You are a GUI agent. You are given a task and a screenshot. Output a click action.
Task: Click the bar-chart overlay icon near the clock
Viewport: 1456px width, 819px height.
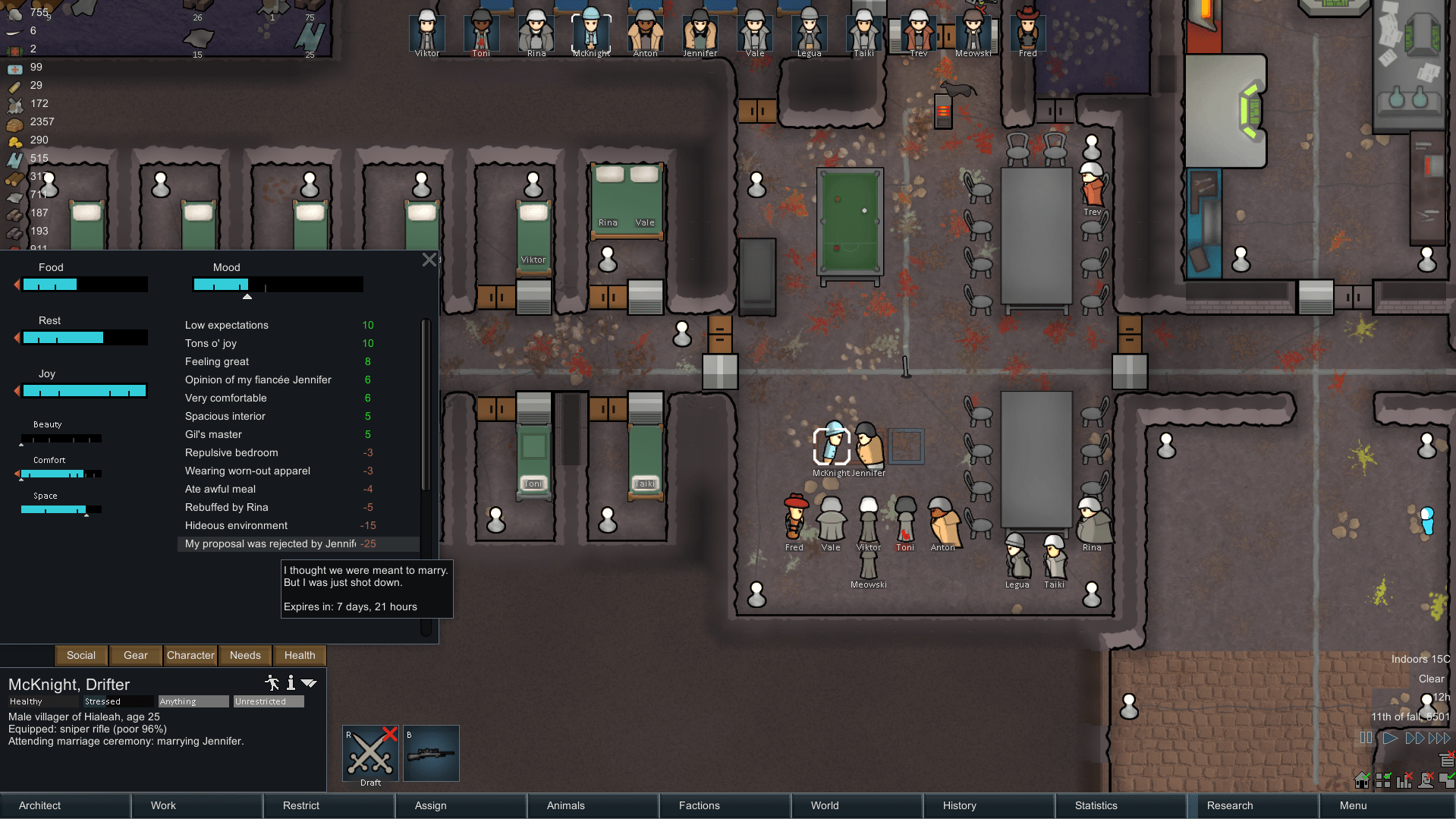click(1404, 780)
